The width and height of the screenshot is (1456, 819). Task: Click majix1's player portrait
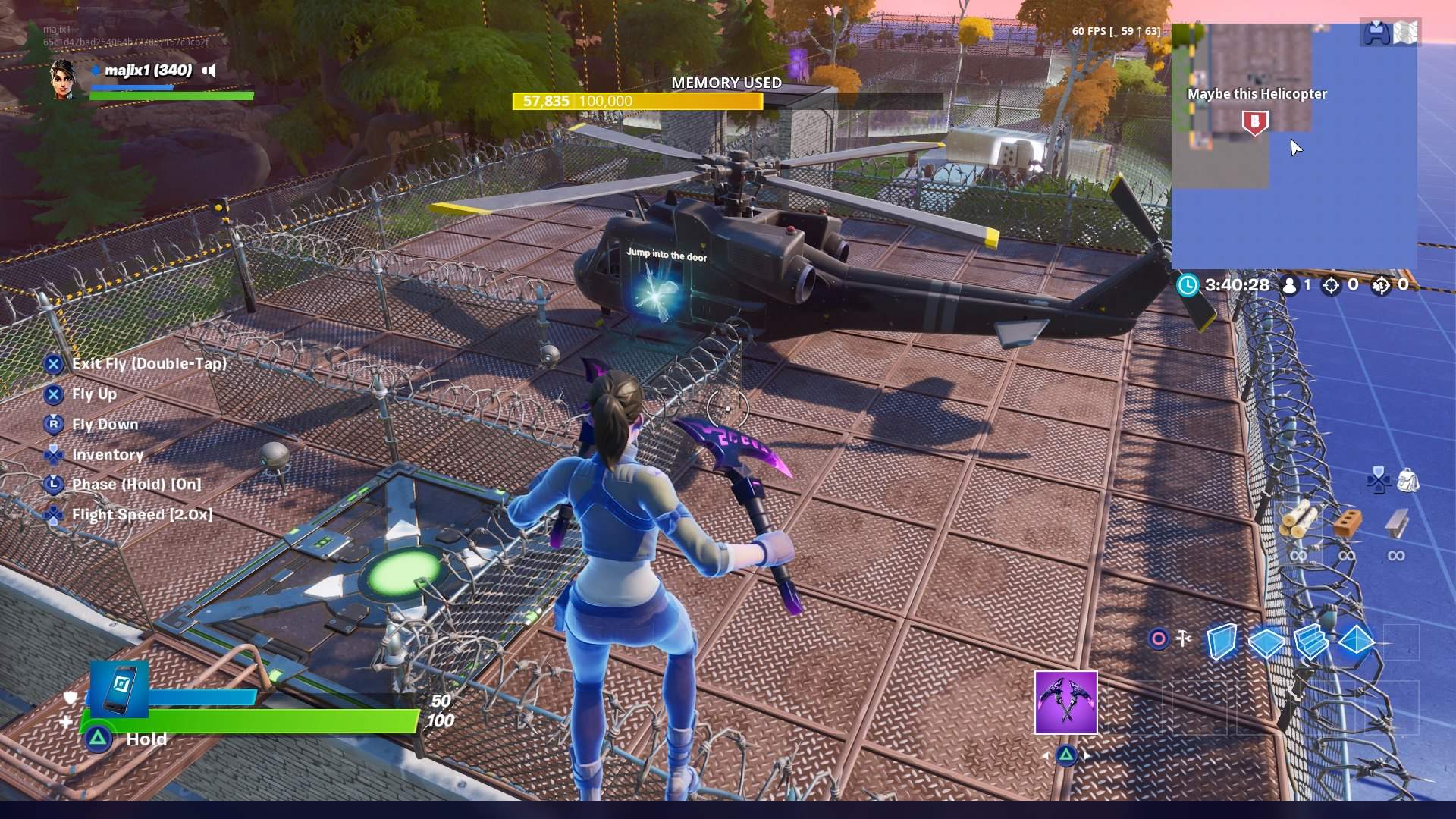pyautogui.click(x=63, y=79)
